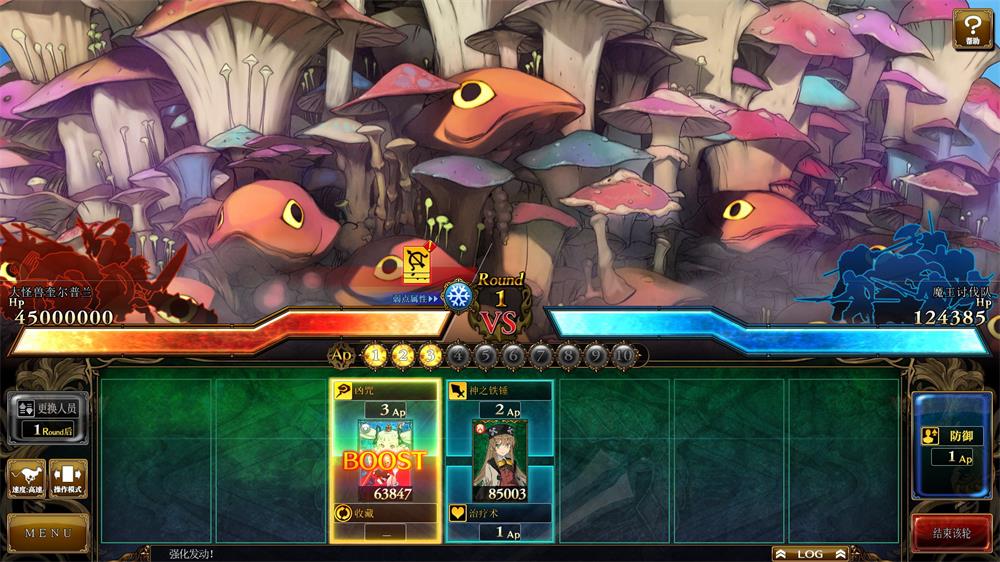
Task: Select the 收藏 option on the 凶咒 card
Action: pos(385,522)
